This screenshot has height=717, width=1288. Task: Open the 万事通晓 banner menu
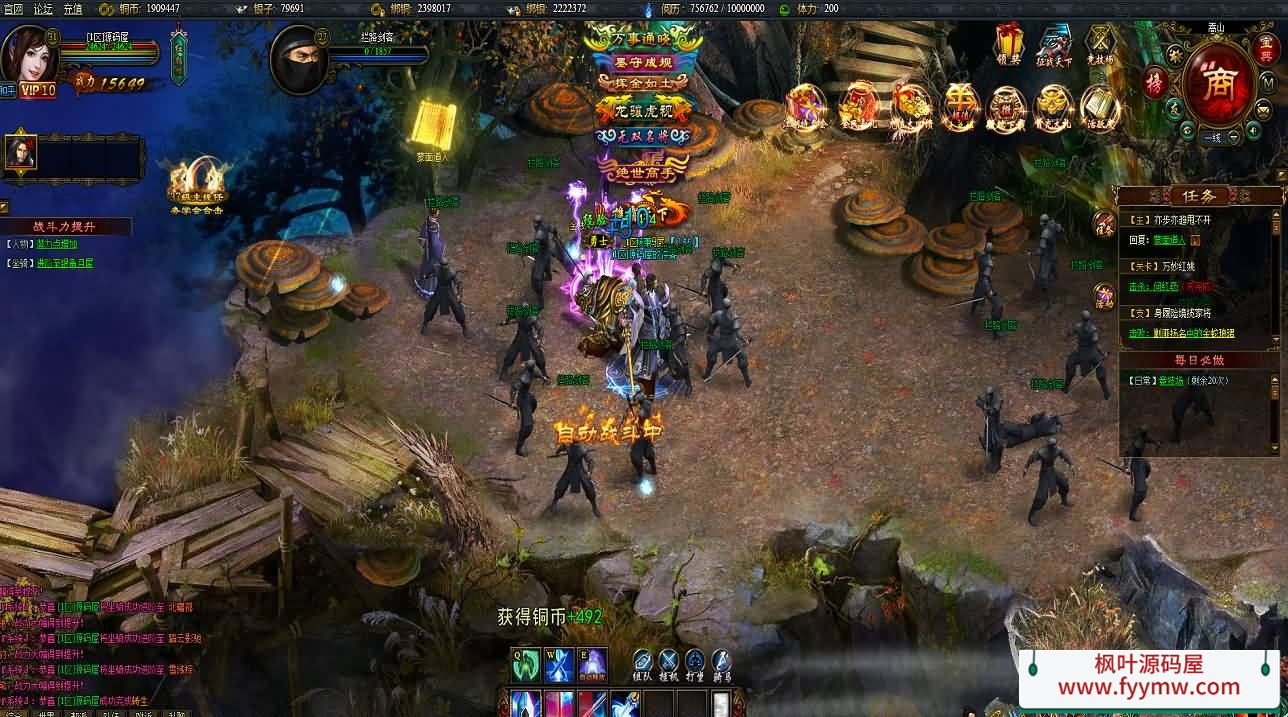coord(643,39)
